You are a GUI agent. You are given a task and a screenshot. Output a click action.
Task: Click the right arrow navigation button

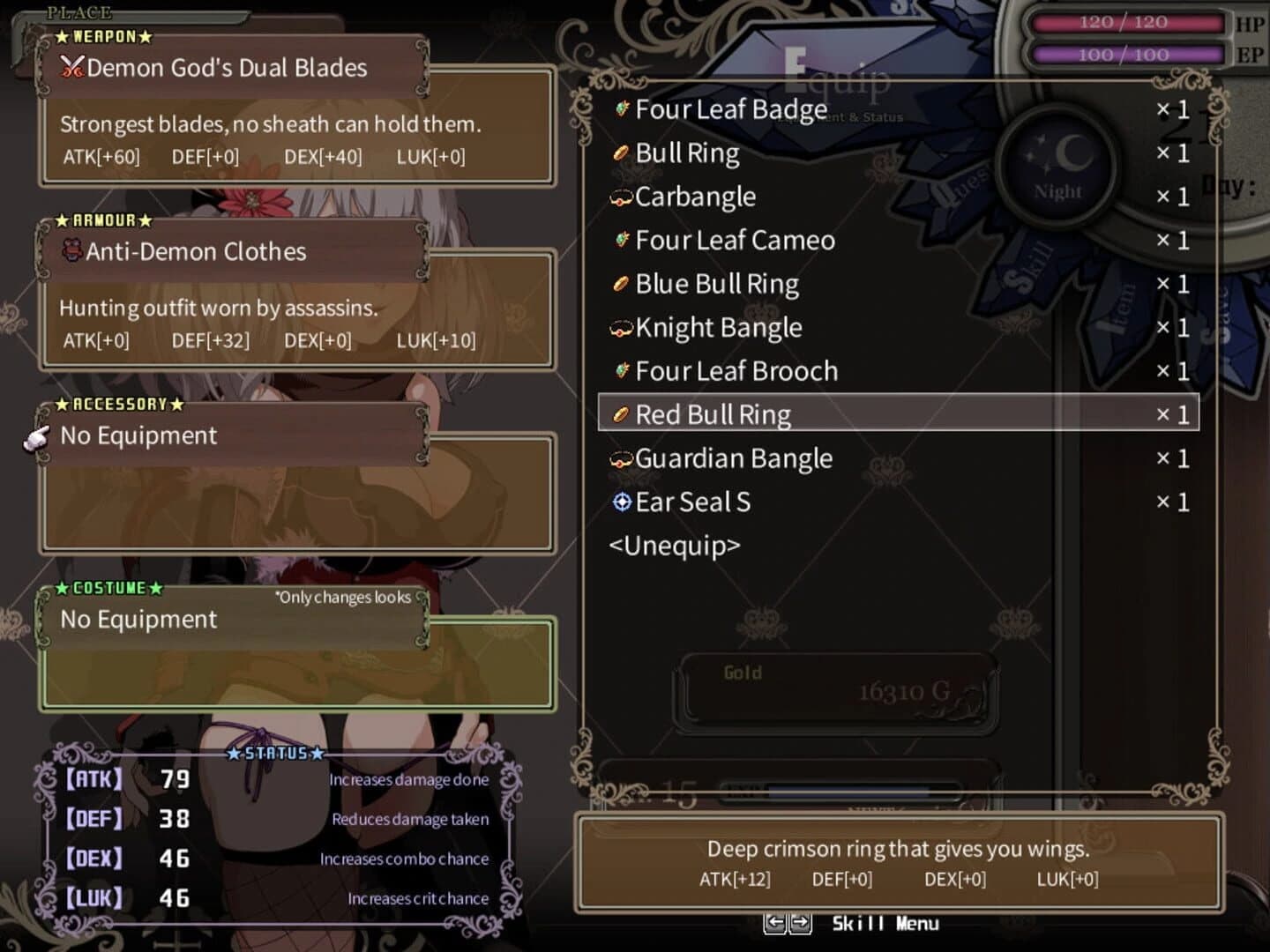tap(802, 924)
